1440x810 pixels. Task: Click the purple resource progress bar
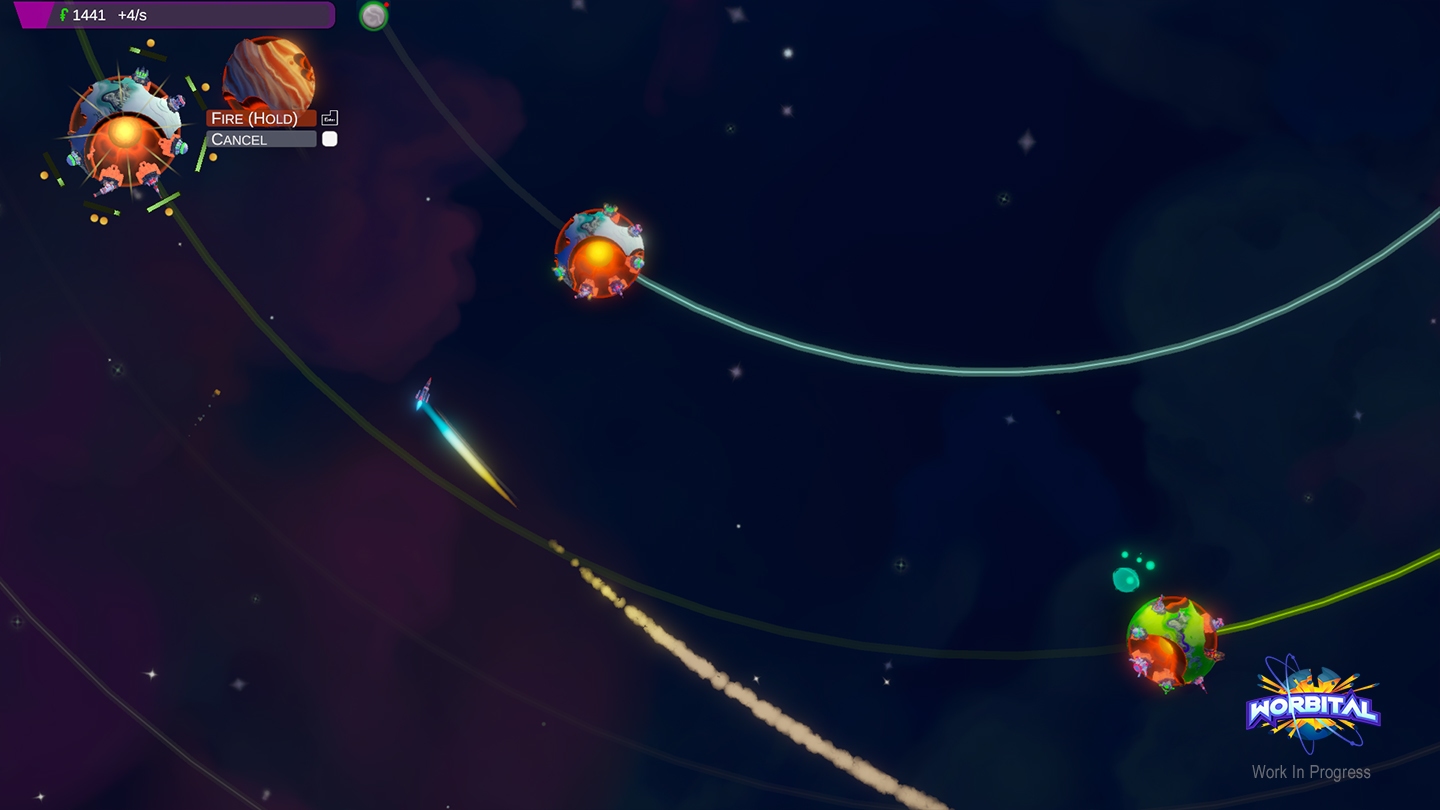pos(175,15)
